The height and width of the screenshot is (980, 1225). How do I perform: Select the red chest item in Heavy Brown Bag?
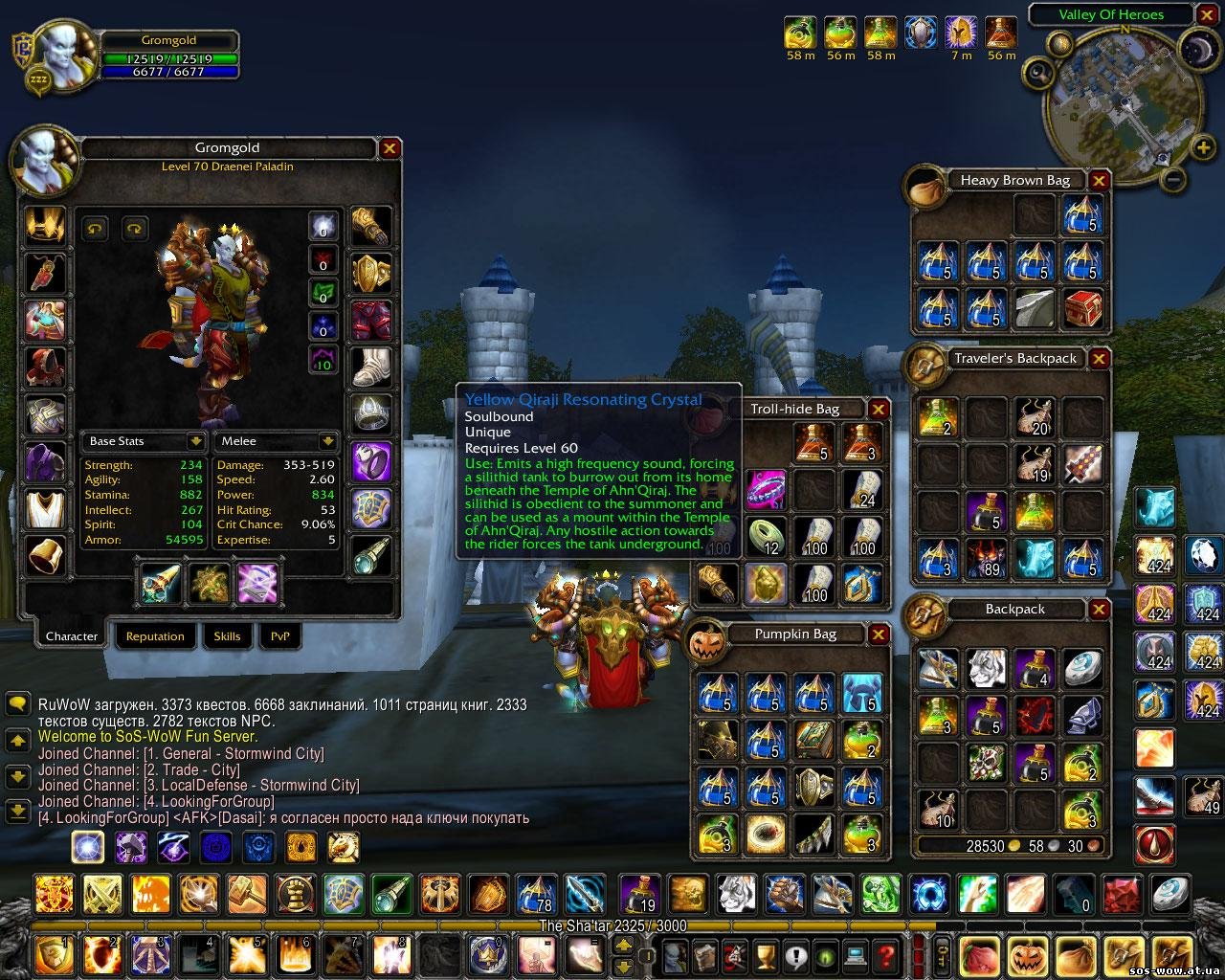(1081, 308)
